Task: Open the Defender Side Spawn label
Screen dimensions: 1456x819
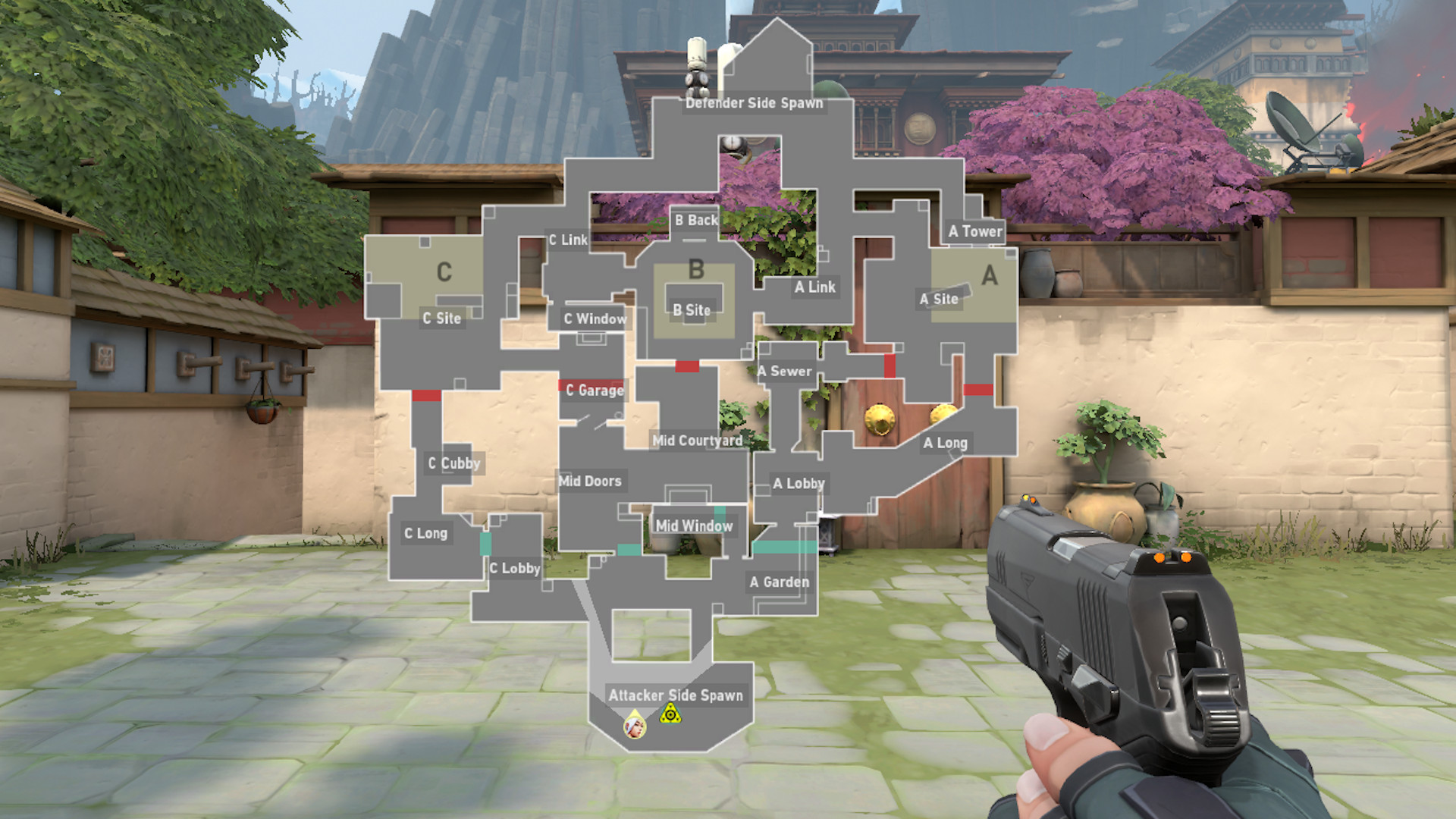Action: pos(754,103)
